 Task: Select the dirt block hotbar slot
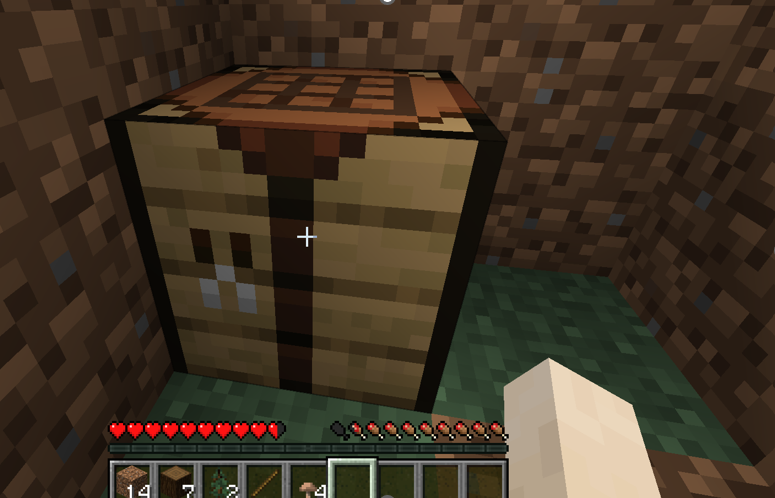pyautogui.click(x=131, y=481)
